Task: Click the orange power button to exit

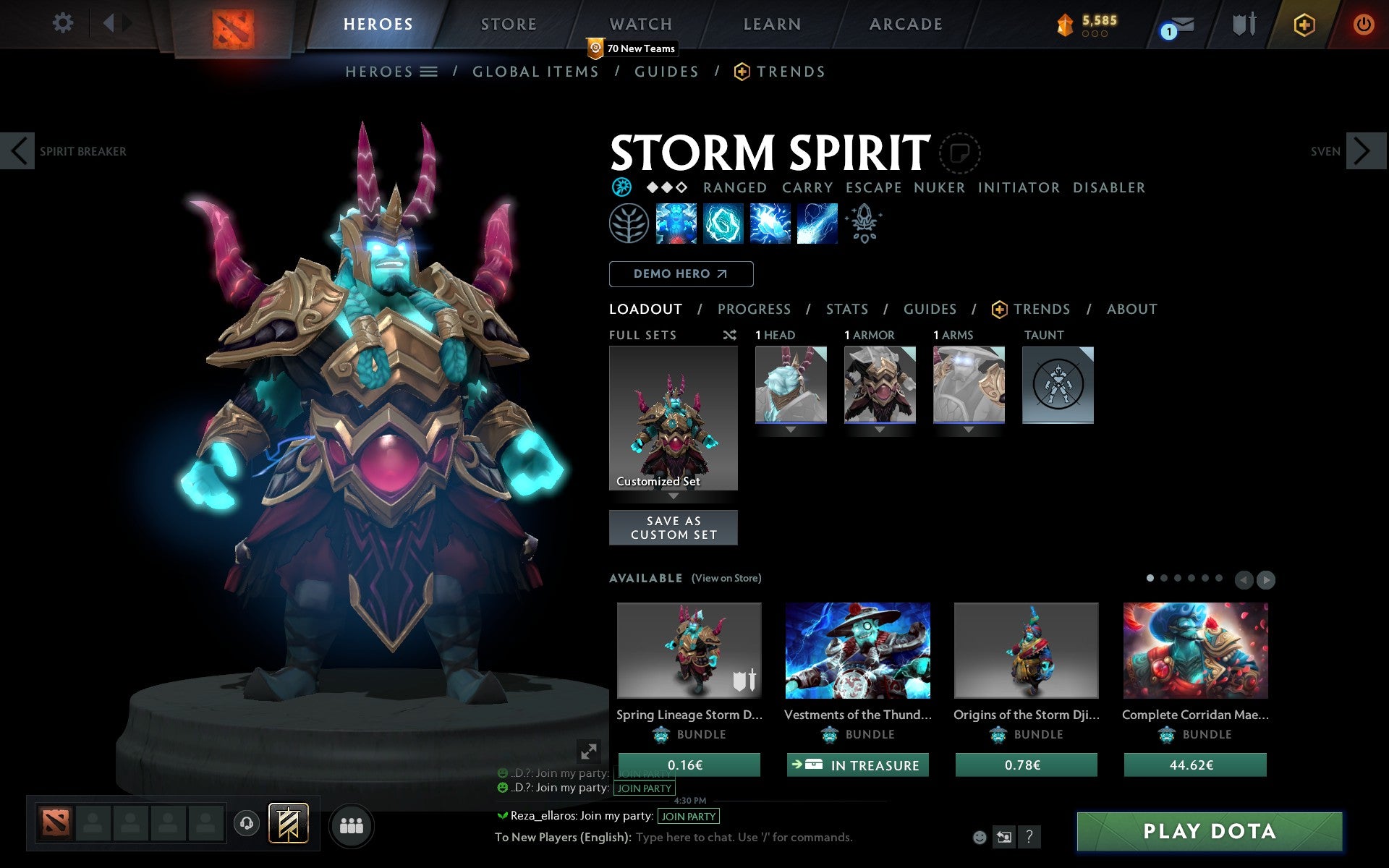Action: [1363, 23]
